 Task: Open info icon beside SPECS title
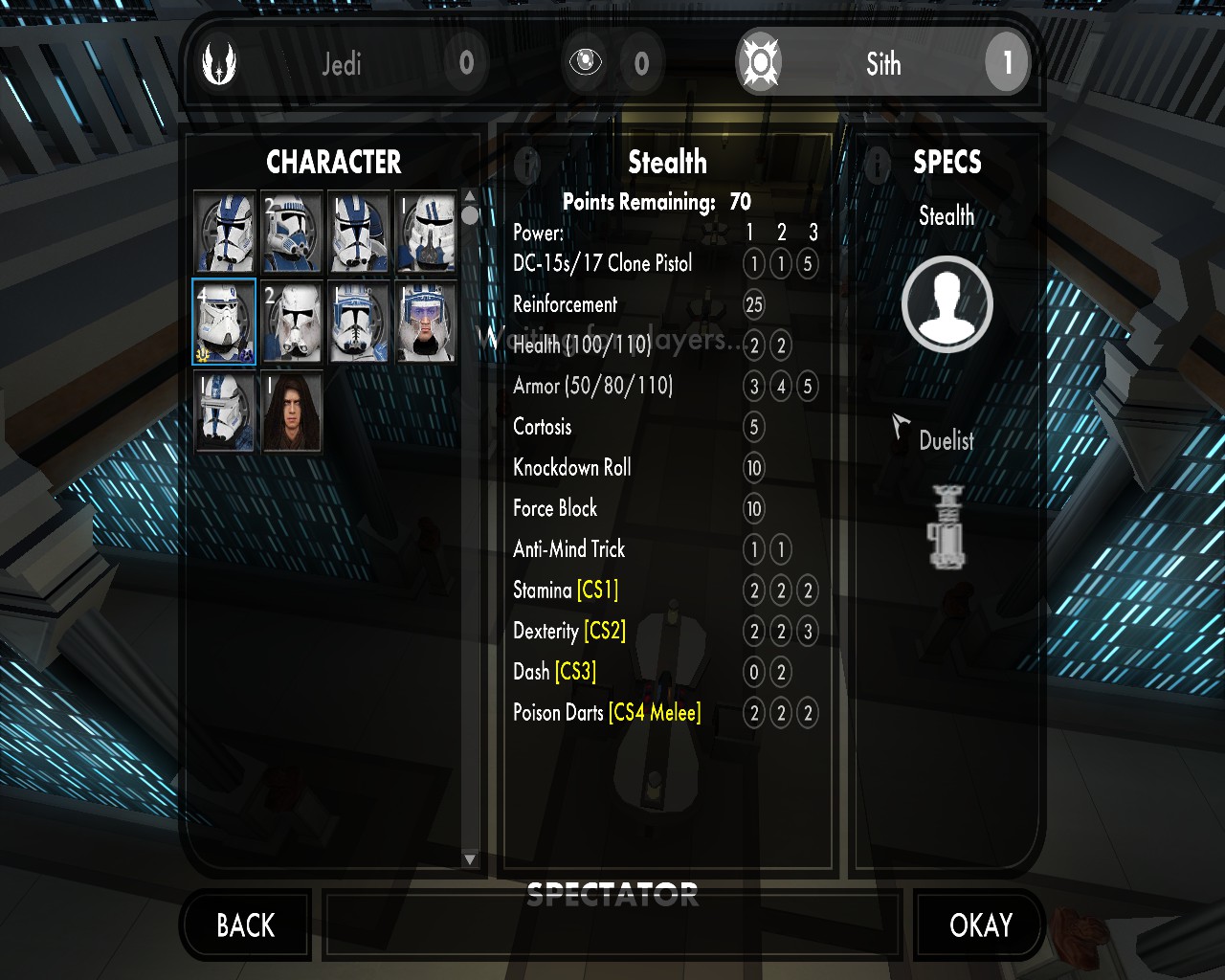(877, 165)
